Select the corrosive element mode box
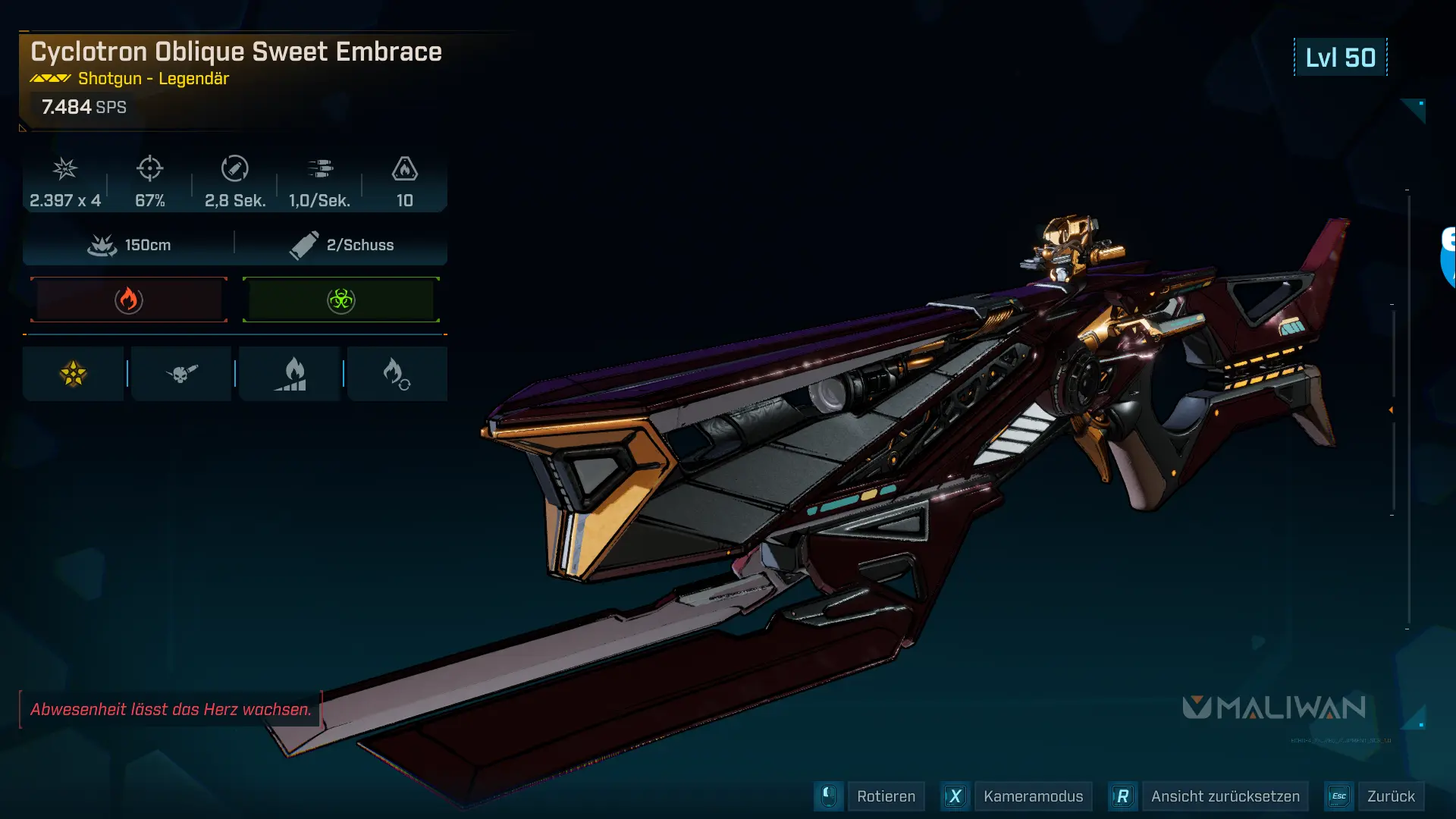1456x819 pixels. [341, 300]
